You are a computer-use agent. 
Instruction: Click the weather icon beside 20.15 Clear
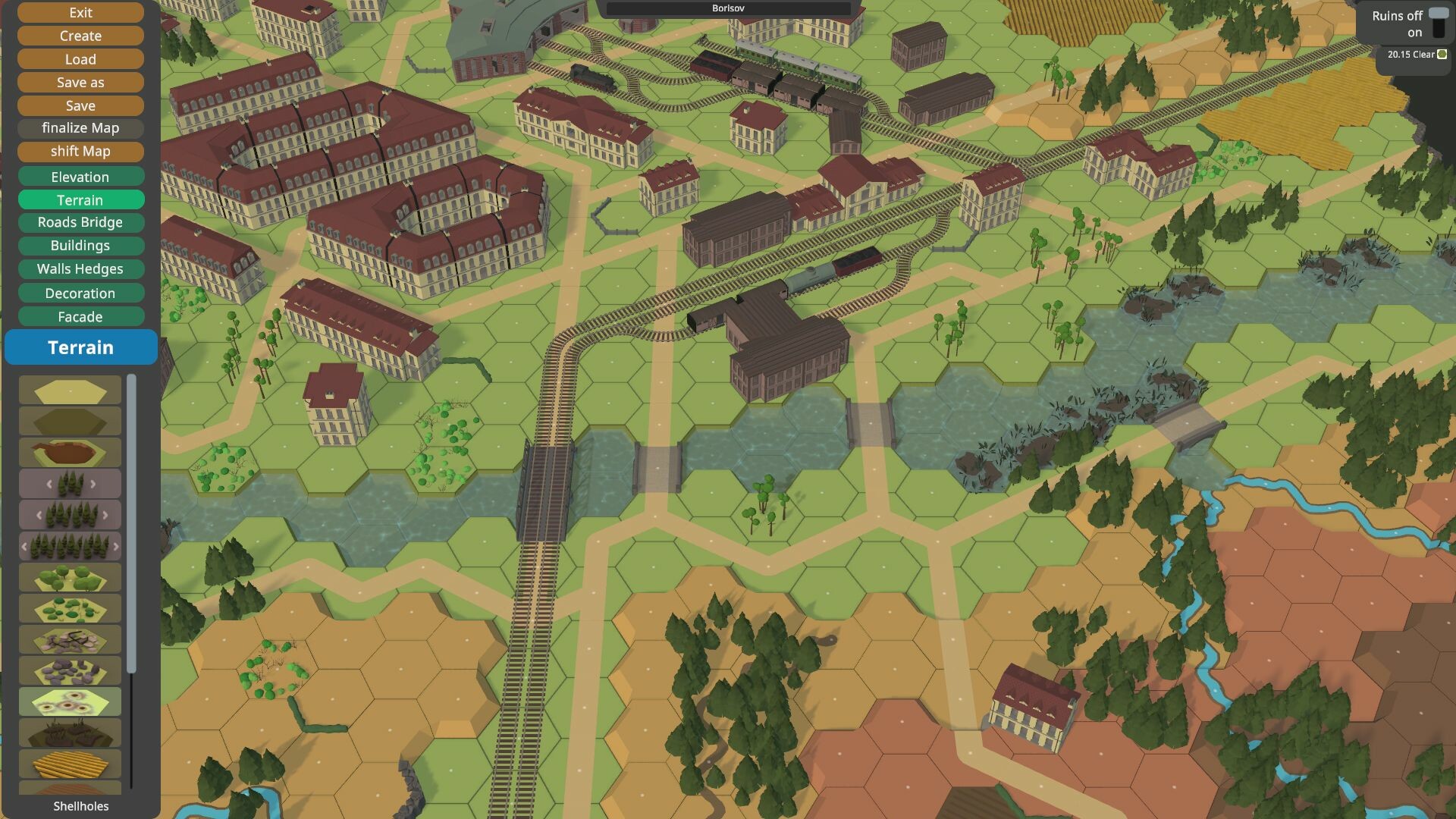click(1442, 55)
